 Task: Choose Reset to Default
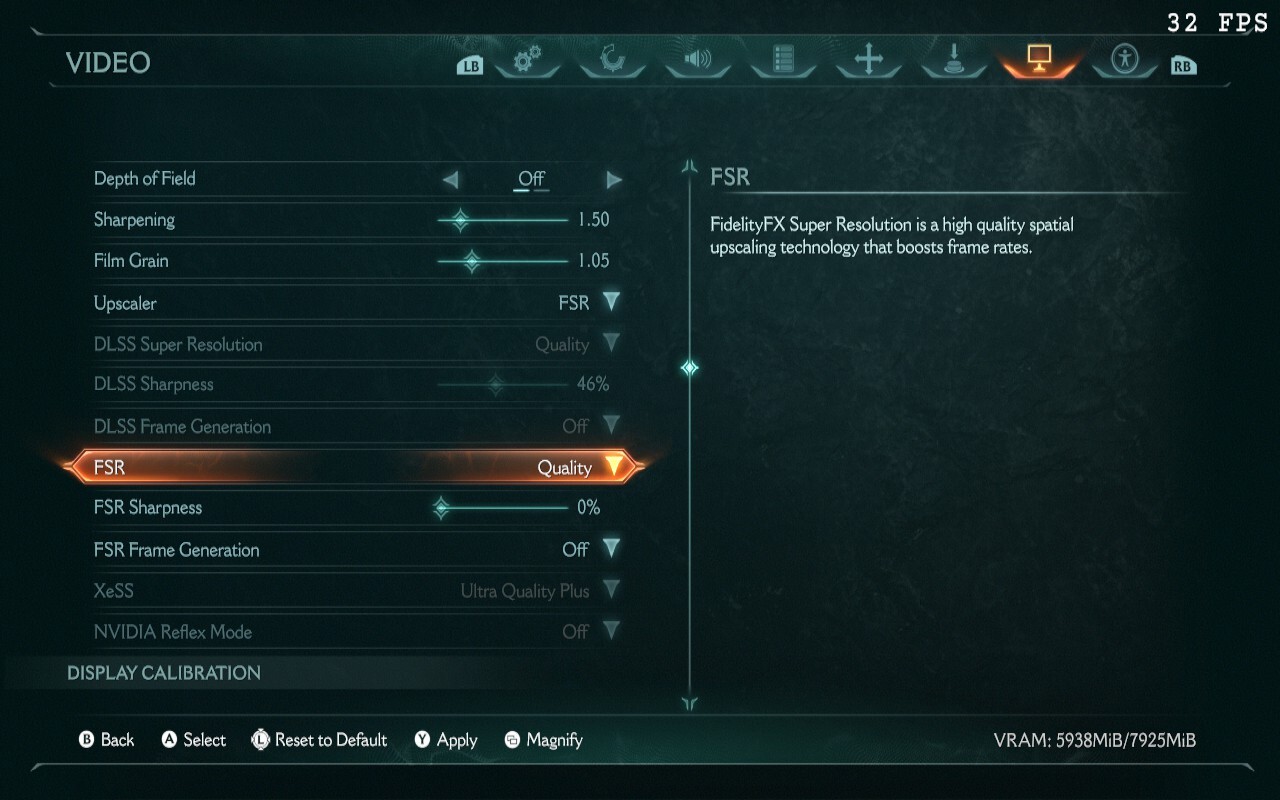tap(319, 740)
